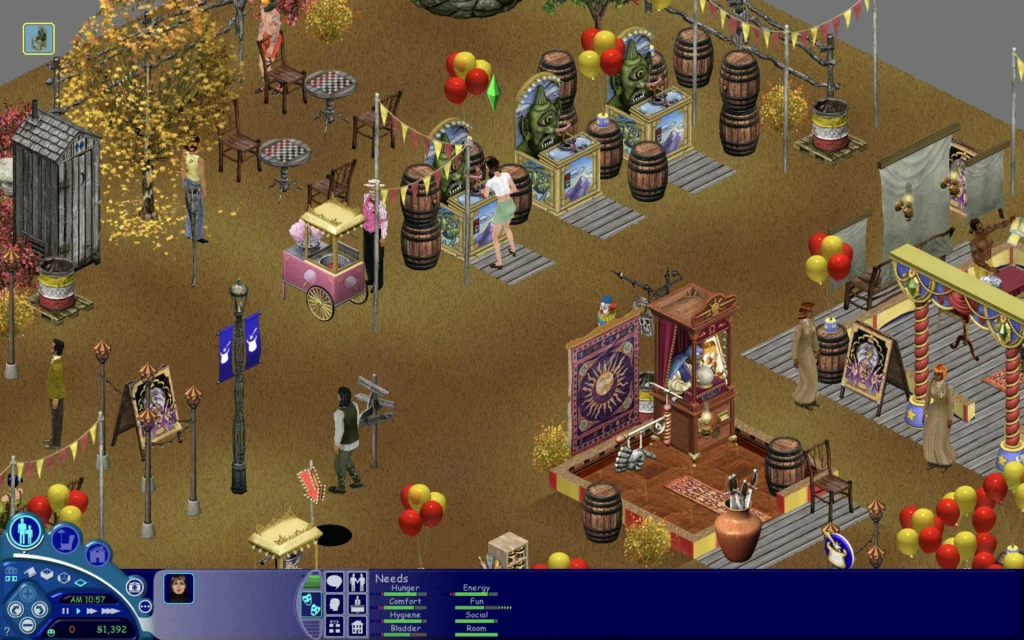Viewport: 1024px width, 640px height.
Task: Click the Sim portrait in the panel
Action: 179,588
